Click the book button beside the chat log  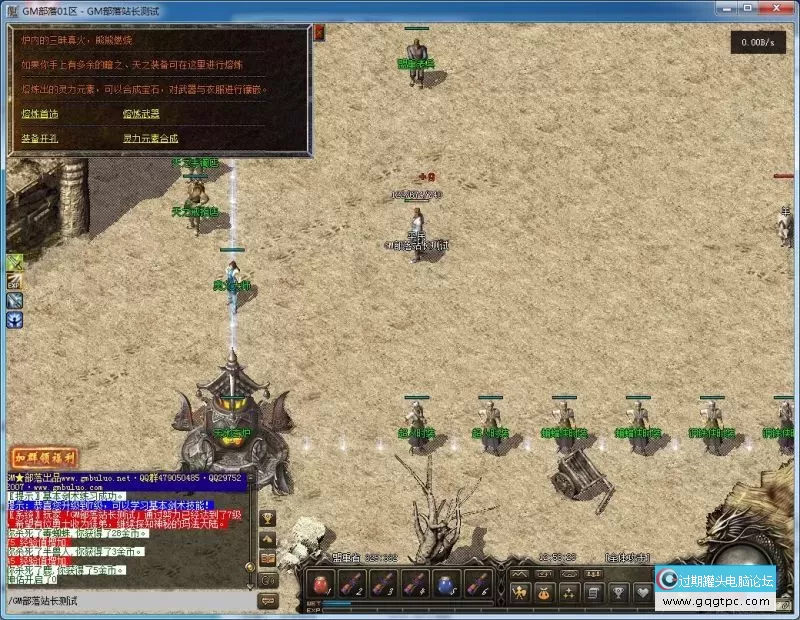pyautogui.click(x=268, y=559)
